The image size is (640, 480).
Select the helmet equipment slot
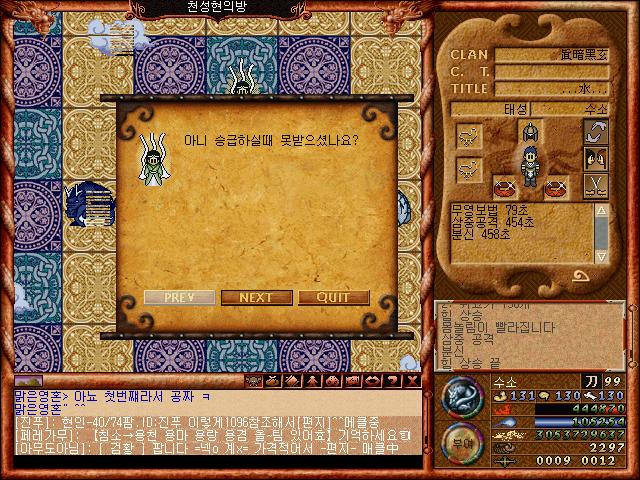coord(530,133)
